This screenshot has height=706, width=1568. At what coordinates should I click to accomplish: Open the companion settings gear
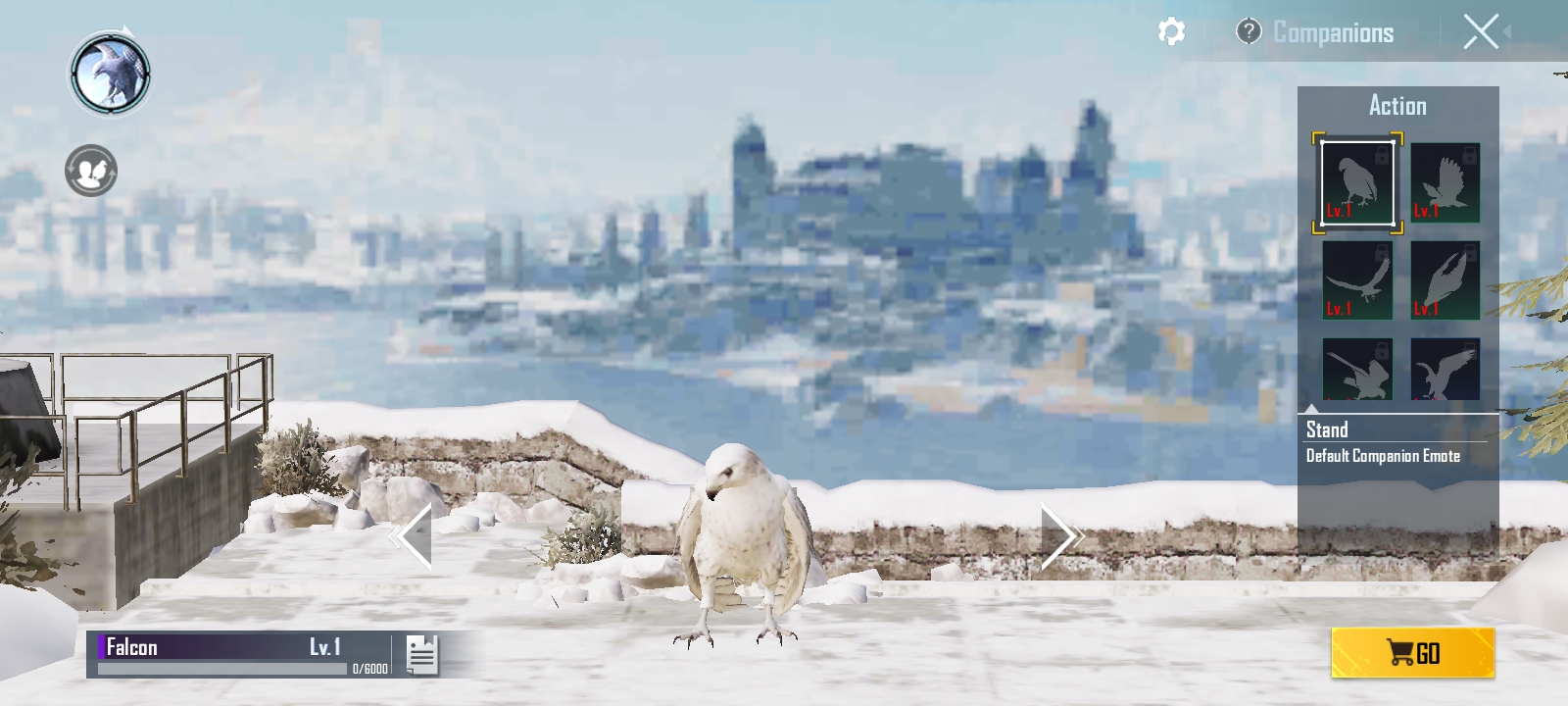click(x=1172, y=32)
